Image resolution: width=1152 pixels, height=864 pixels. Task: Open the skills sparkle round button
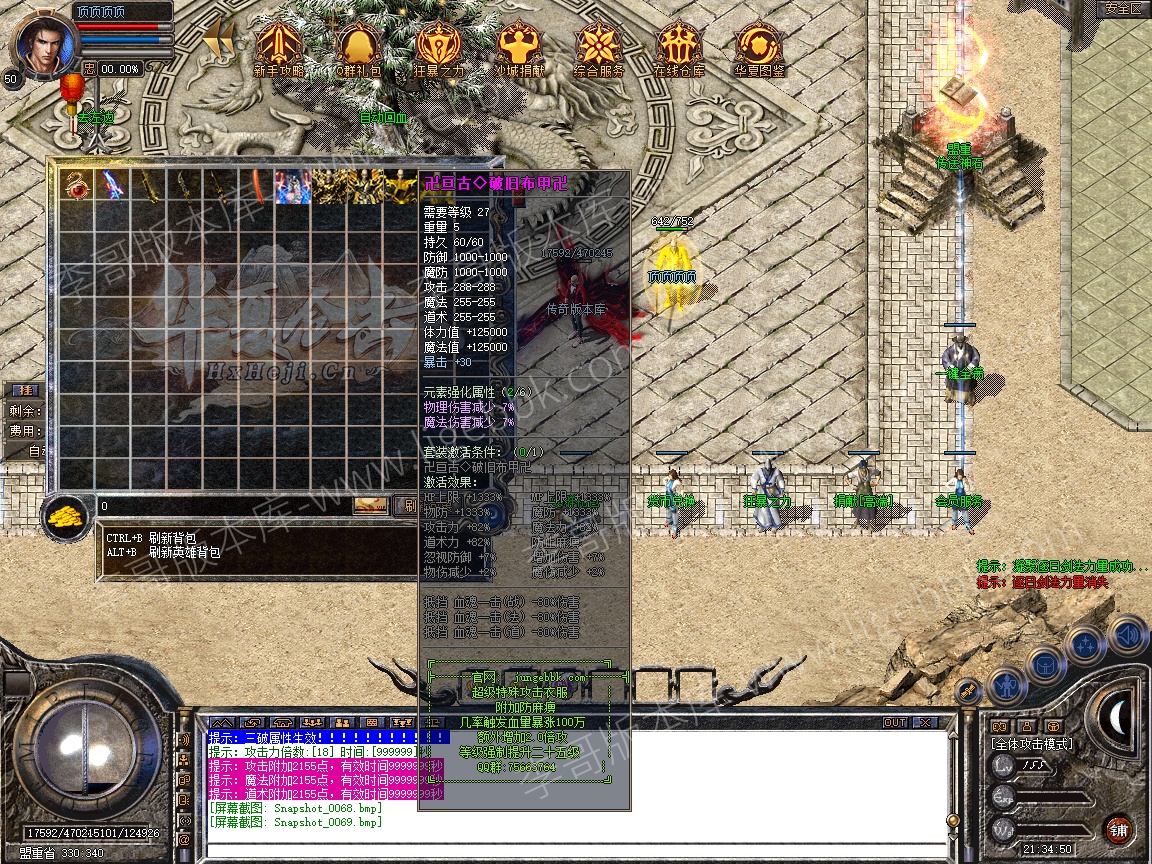coord(1085,645)
